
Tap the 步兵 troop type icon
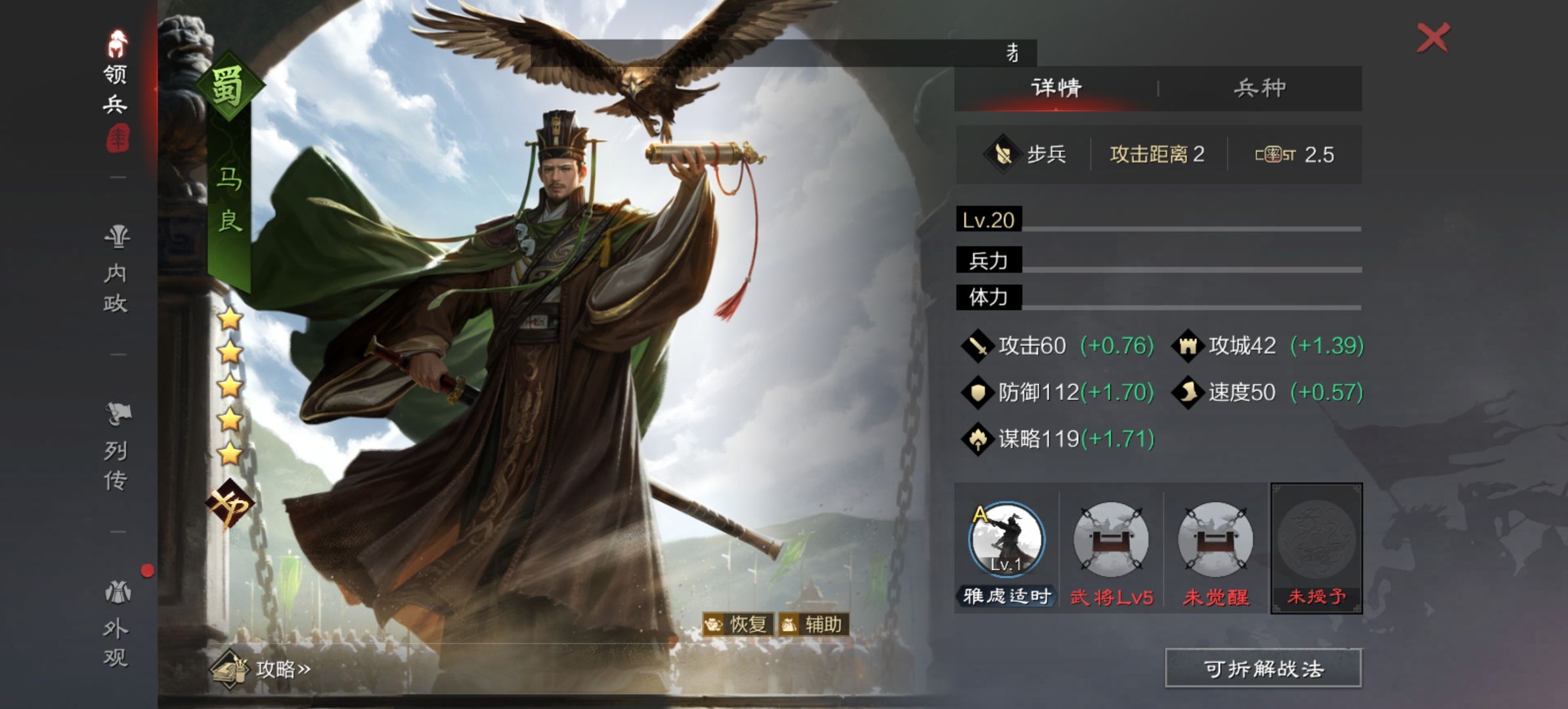(x=1002, y=155)
